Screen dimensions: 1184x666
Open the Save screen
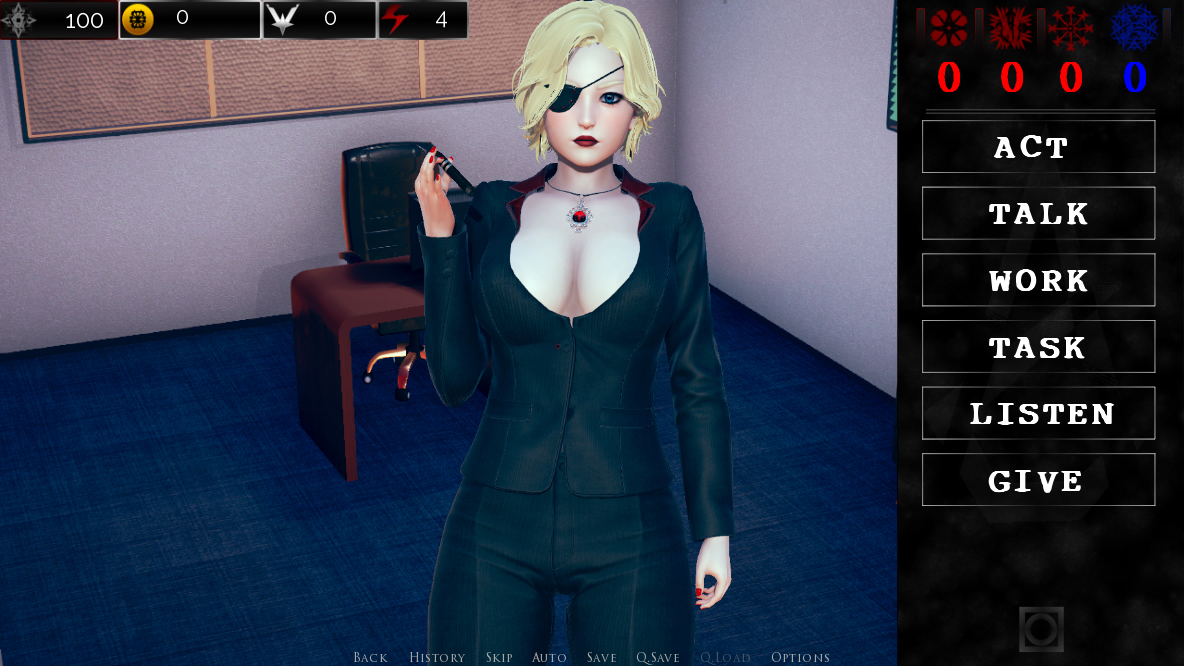pyautogui.click(x=602, y=657)
